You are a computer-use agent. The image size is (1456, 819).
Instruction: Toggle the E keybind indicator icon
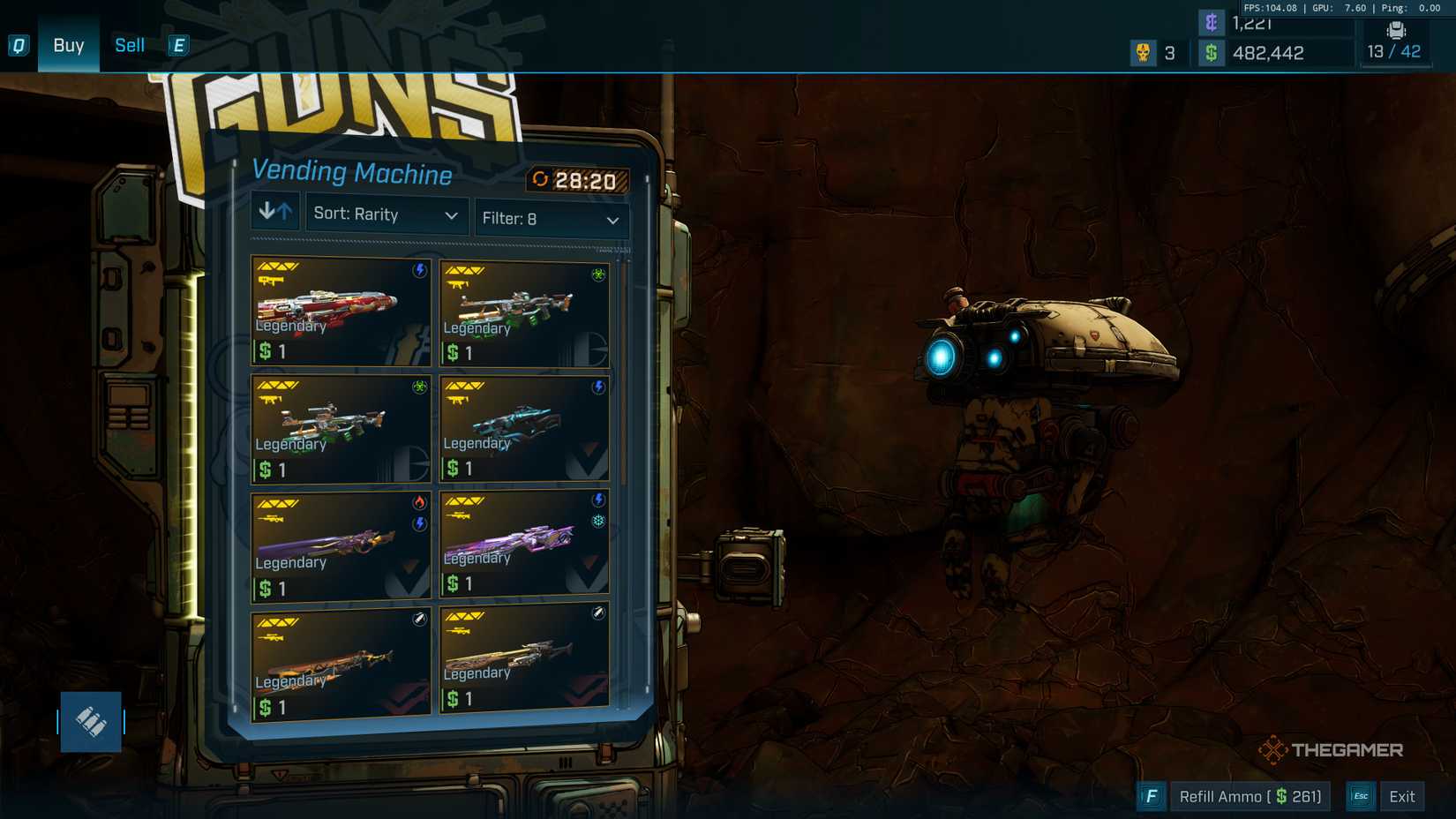178,45
